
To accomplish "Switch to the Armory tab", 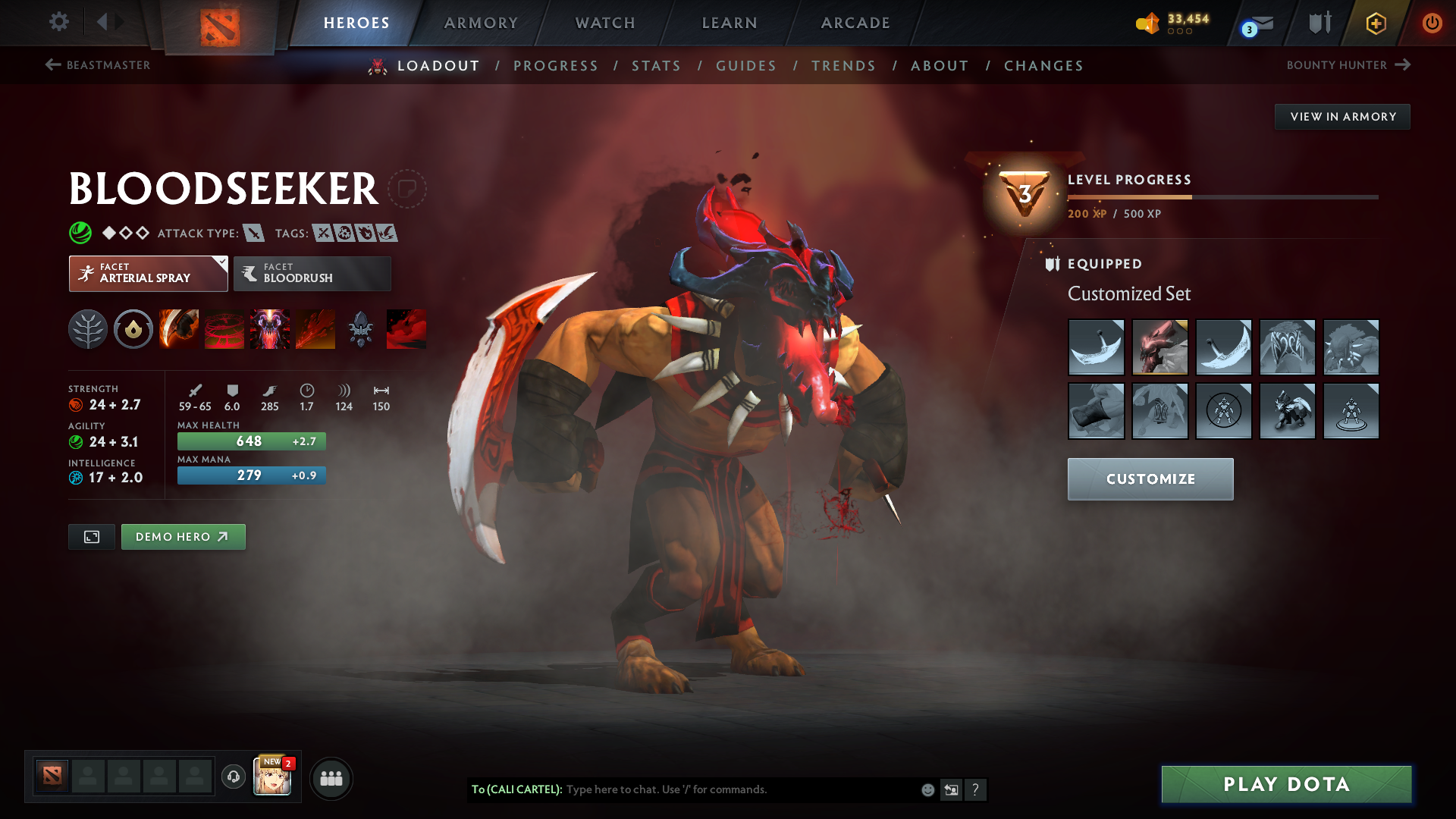I will coord(481,23).
